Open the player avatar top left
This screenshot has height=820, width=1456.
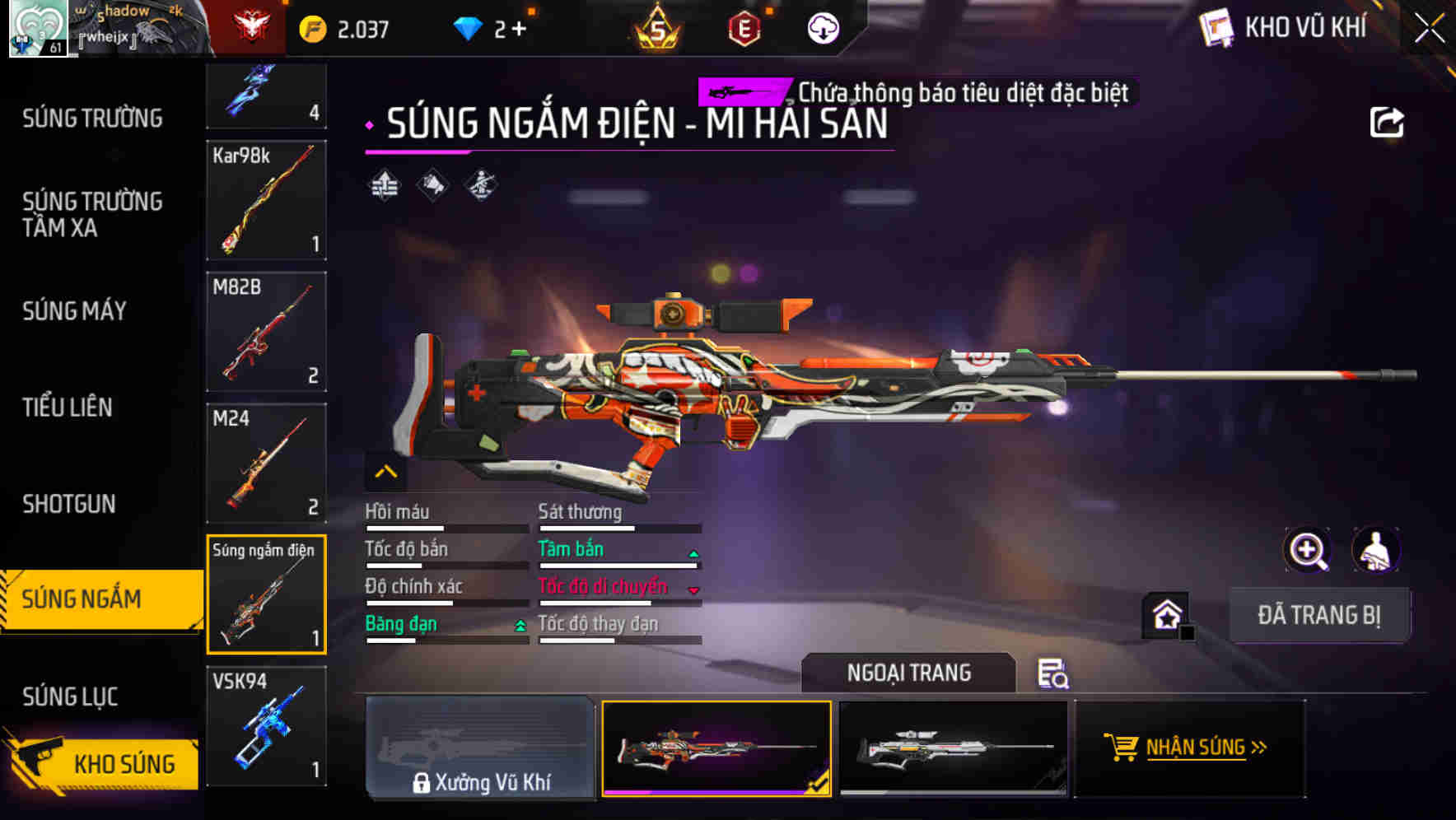tap(36, 29)
